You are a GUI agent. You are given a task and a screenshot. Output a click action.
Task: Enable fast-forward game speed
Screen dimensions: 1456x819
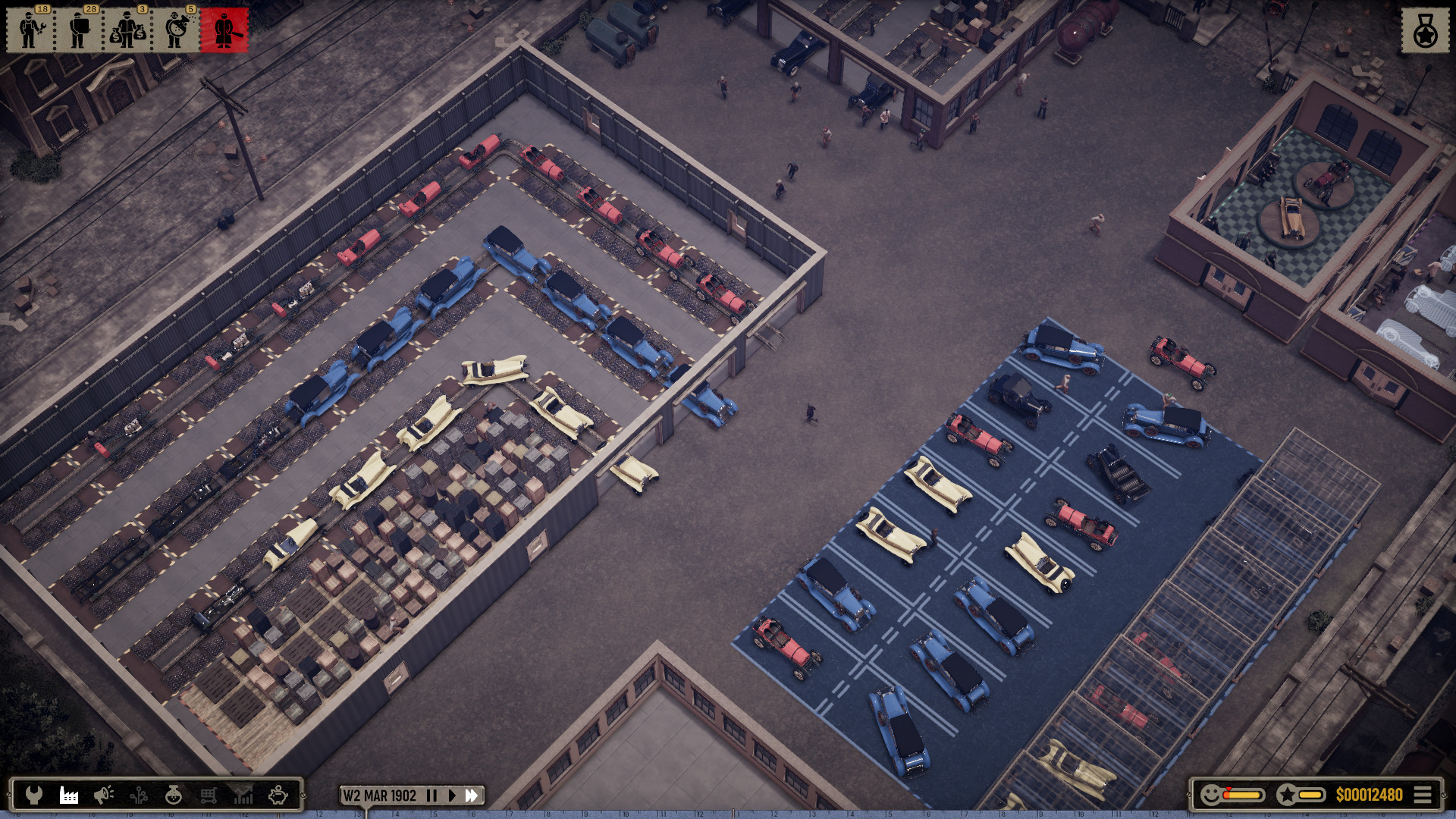[x=472, y=795]
